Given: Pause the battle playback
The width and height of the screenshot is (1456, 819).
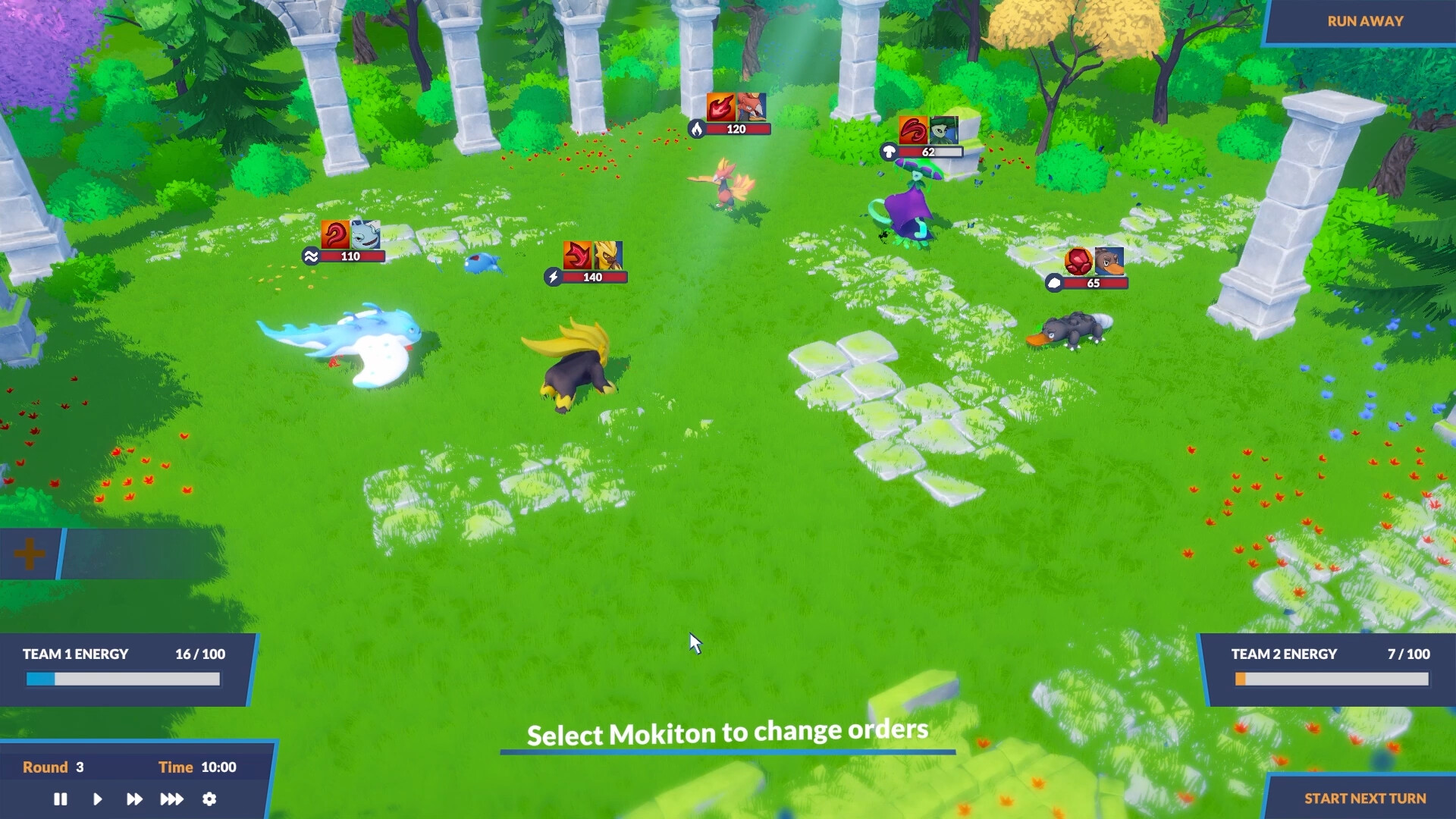Looking at the screenshot, I should 60,799.
